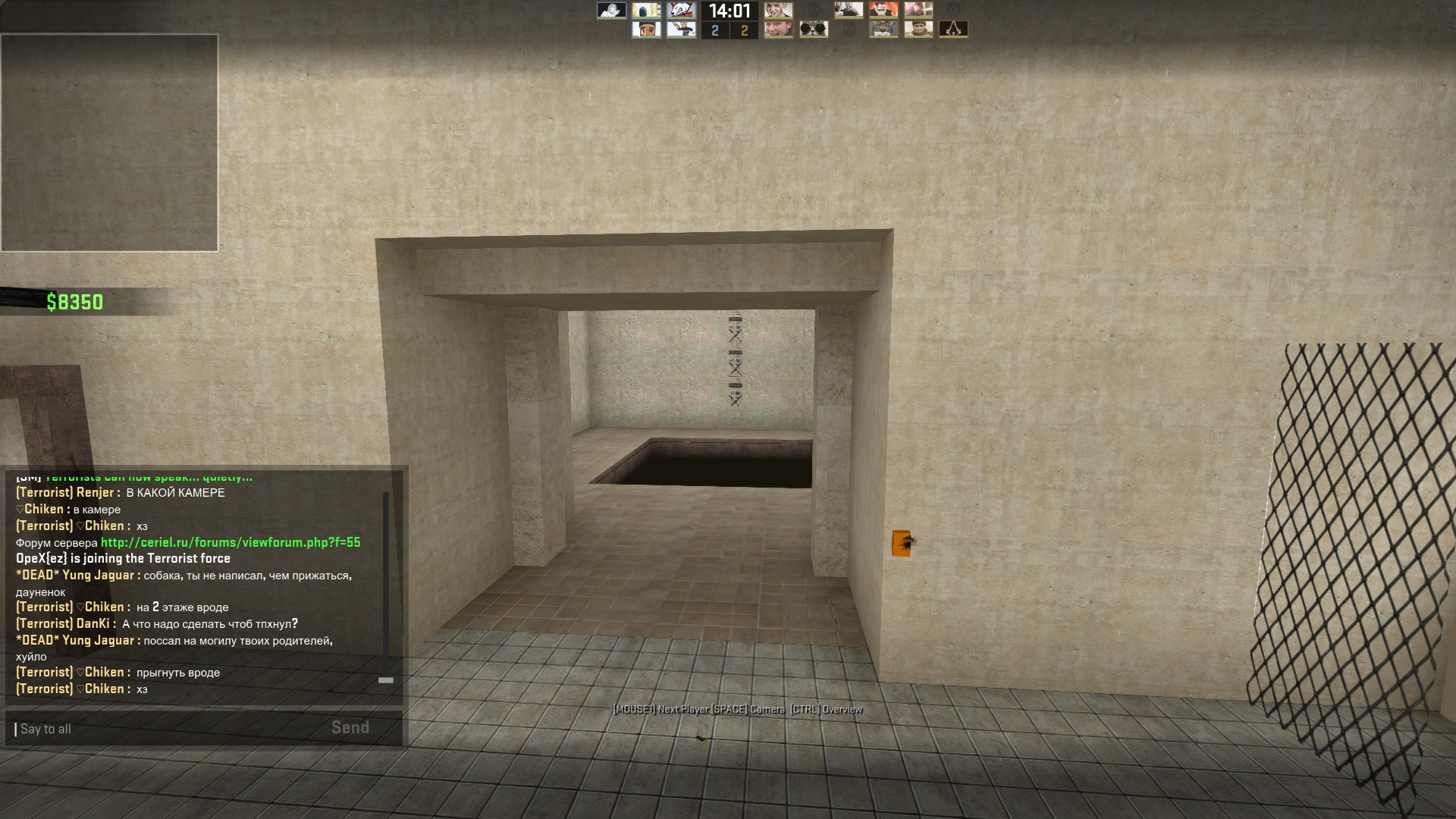Select the Virtus.pro bear avatar player

coord(681,10)
